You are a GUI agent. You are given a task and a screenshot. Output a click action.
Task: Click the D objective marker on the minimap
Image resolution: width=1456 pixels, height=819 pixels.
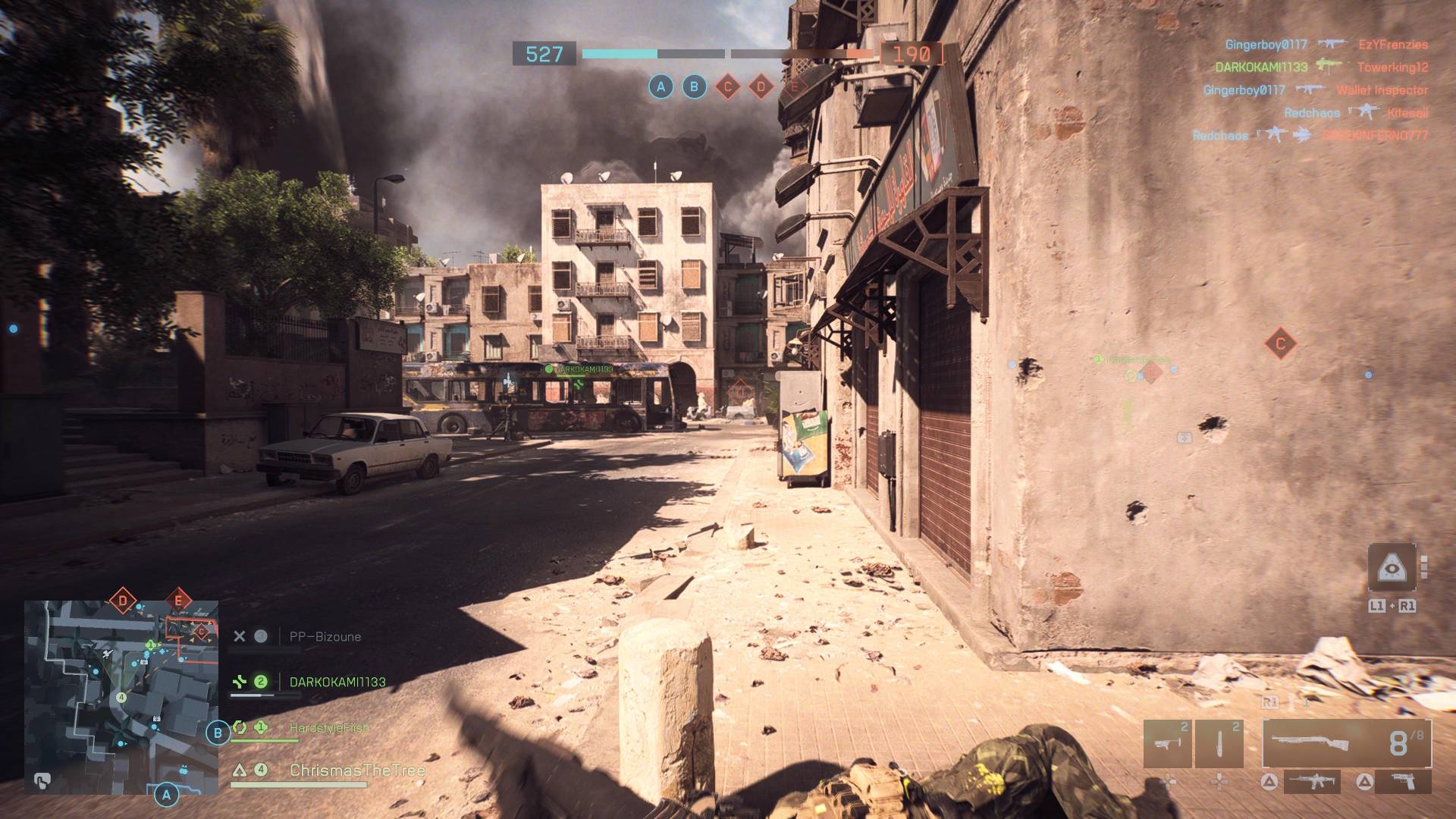coord(123,603)
